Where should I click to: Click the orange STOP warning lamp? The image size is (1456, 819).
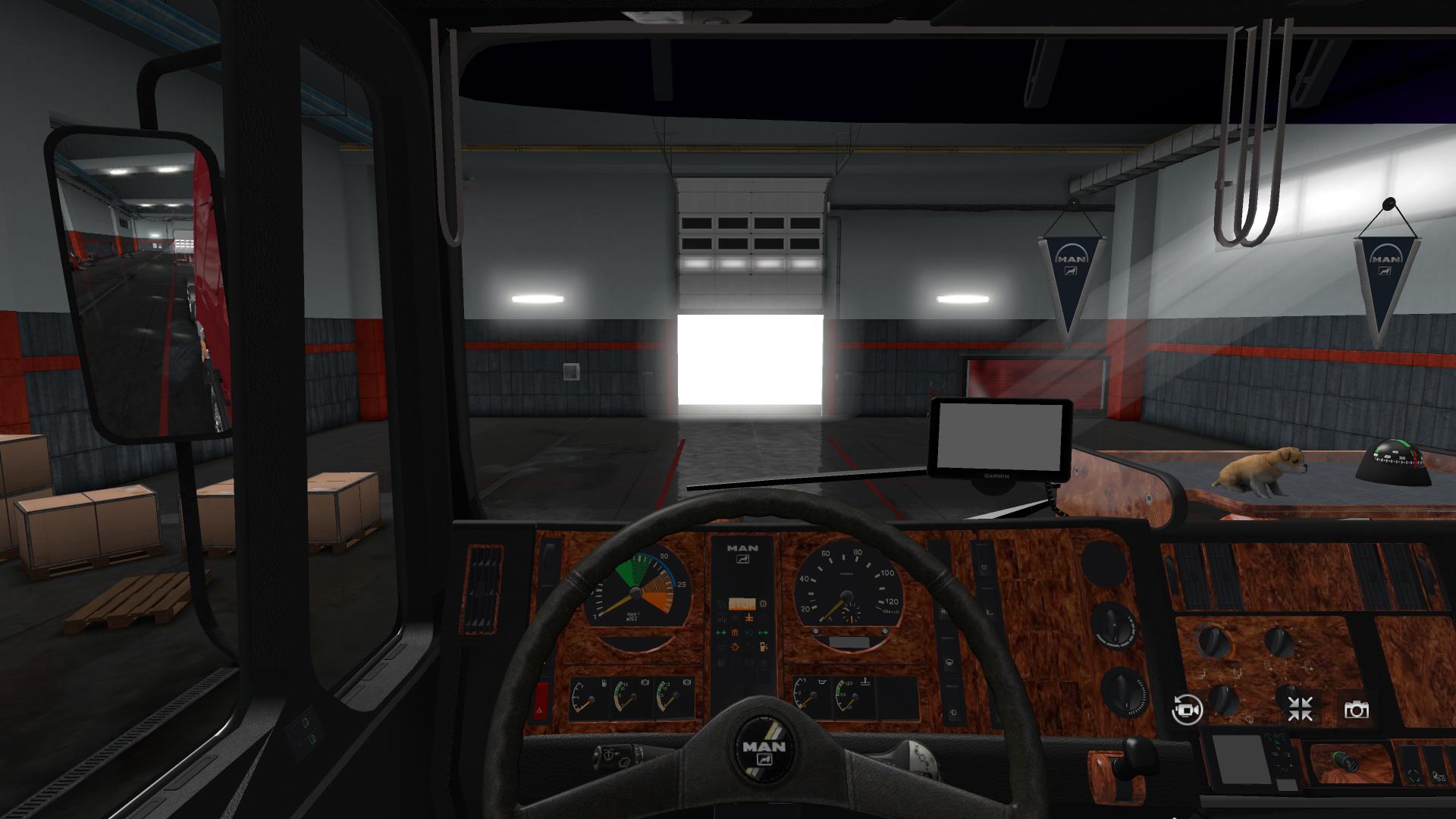click(742, 604)
